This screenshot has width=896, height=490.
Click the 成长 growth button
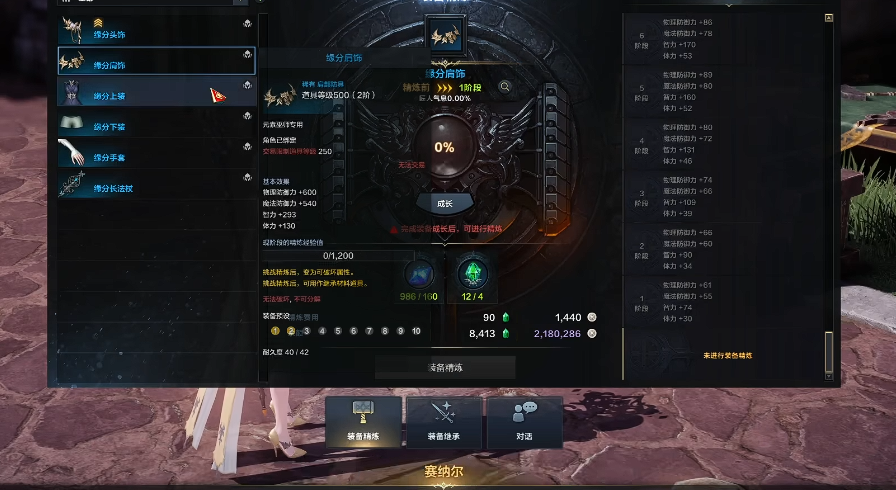click(444, 202)
